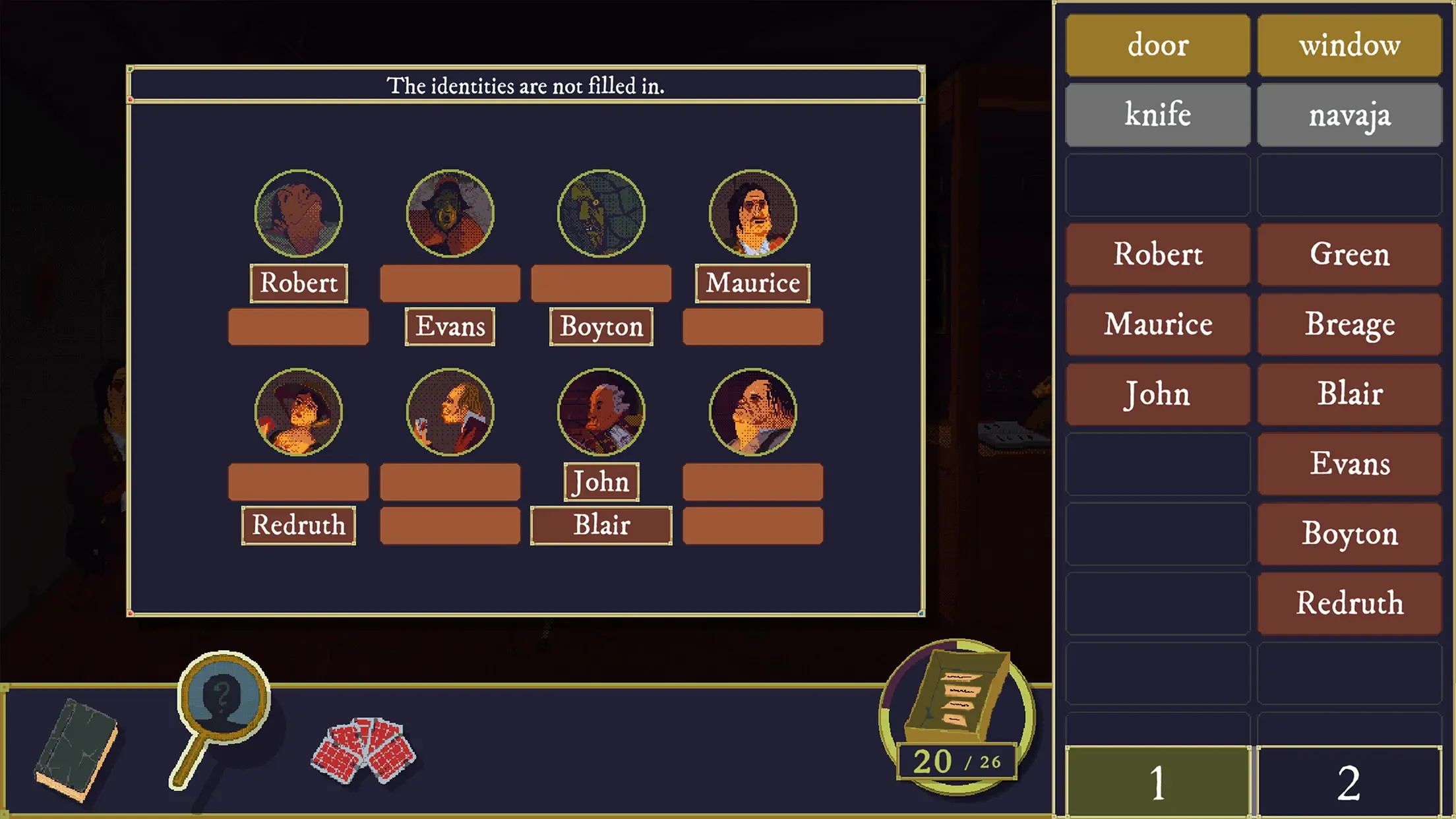Choose the 'knife' word tile
1456x819 pixels.
click(x=1157, y=115)
